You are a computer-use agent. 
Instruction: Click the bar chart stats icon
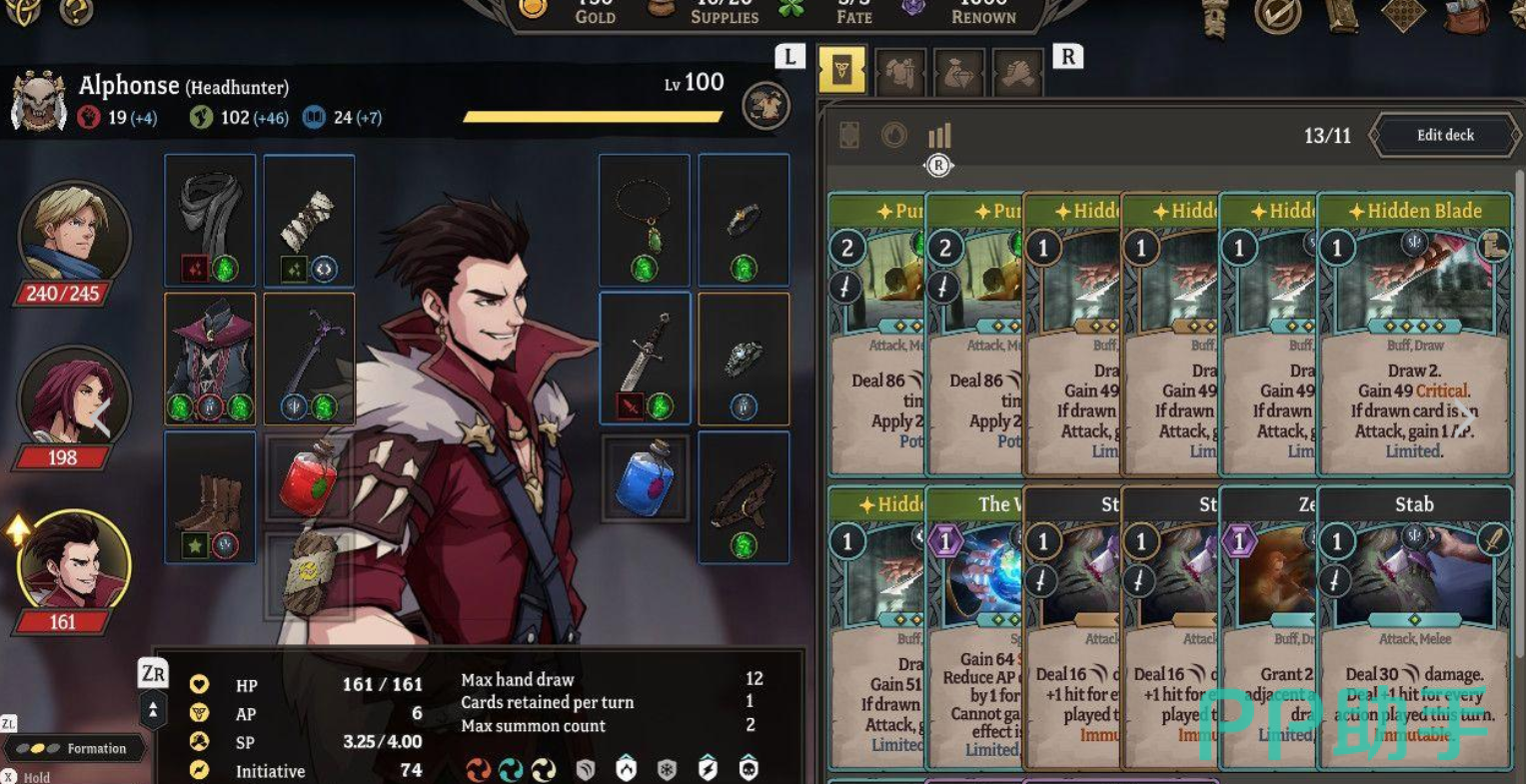click(939, 135)
